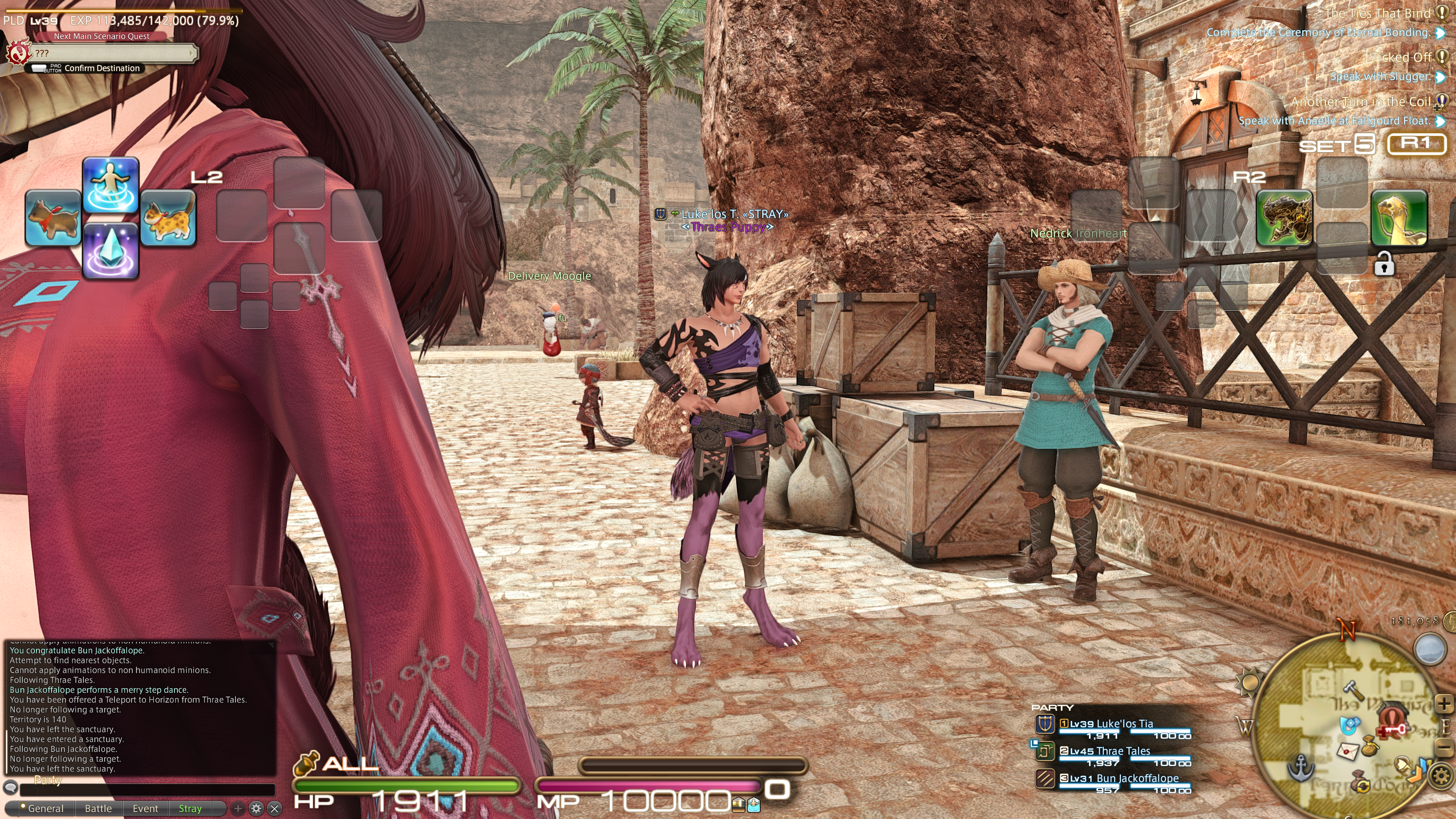Open the Event chat tab
The height and width of the screenshot is (819, 1456).
pyautogui.click(x=145, y=809)
